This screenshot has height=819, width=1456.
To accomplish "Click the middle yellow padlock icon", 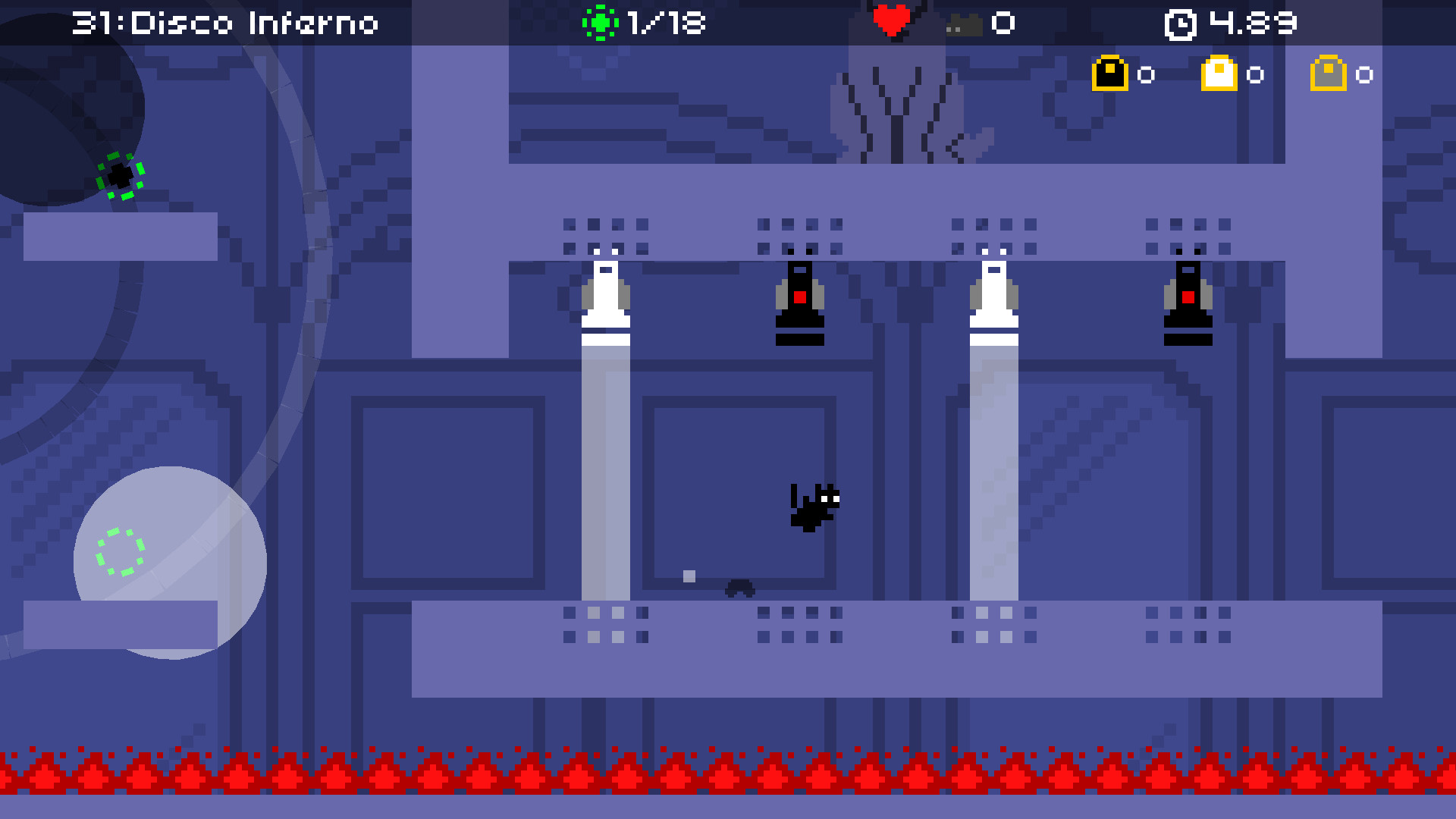I will coord(1220,73).
